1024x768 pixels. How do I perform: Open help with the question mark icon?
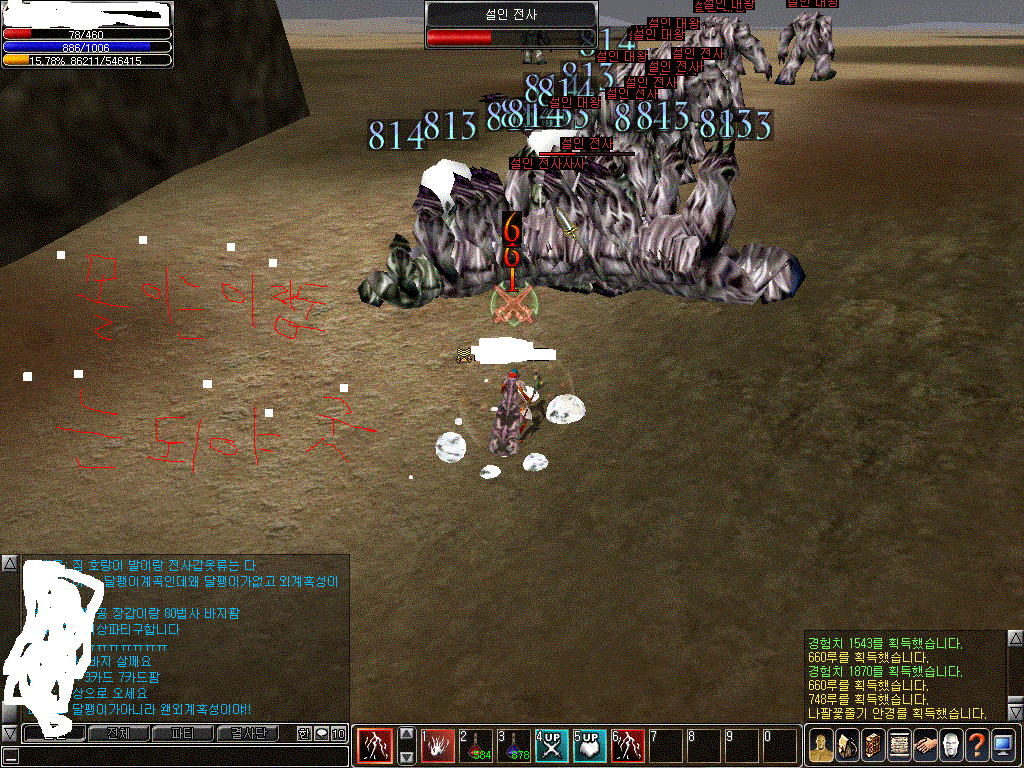pos(976,745)
